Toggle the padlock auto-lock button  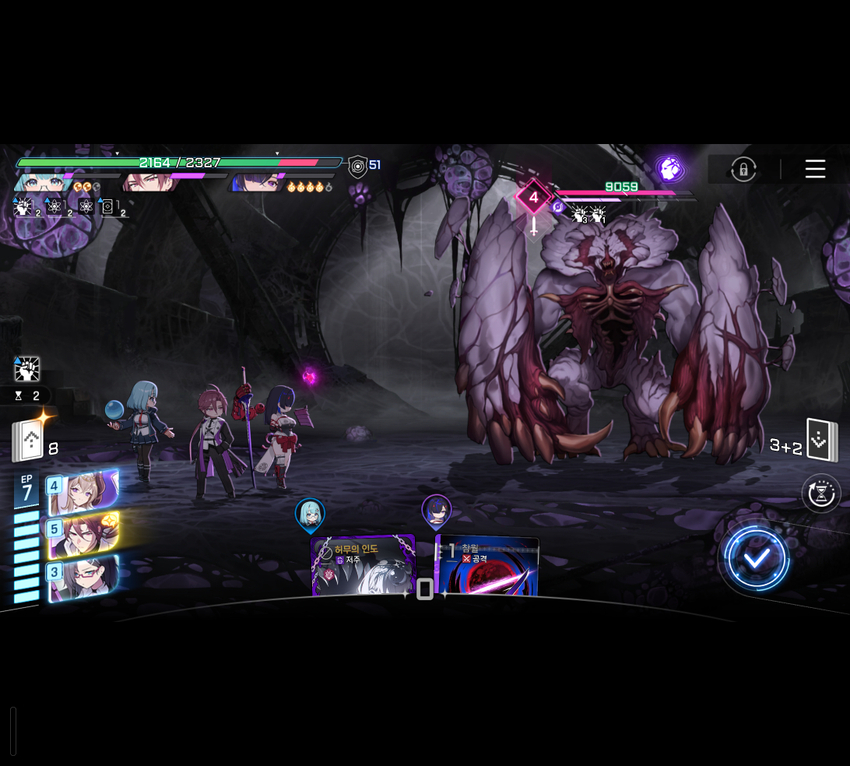tap(743, 169)
